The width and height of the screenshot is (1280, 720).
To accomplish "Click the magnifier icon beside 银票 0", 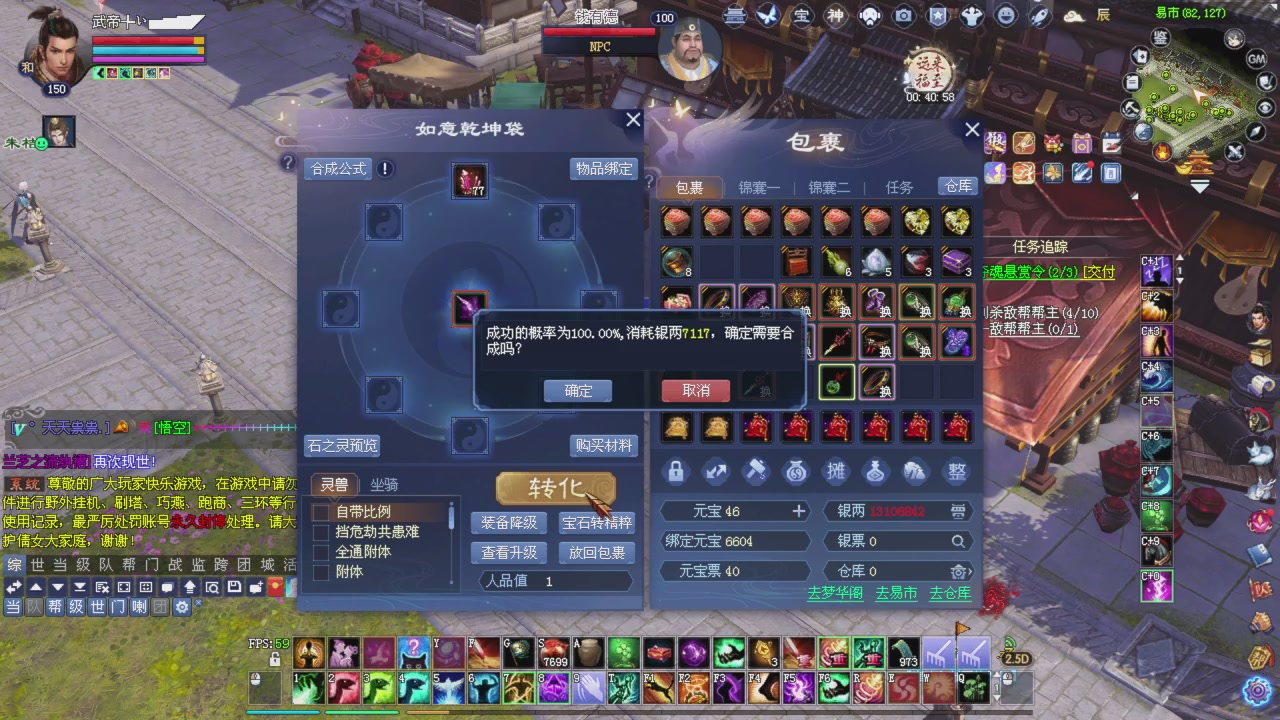I will point(958,540).
